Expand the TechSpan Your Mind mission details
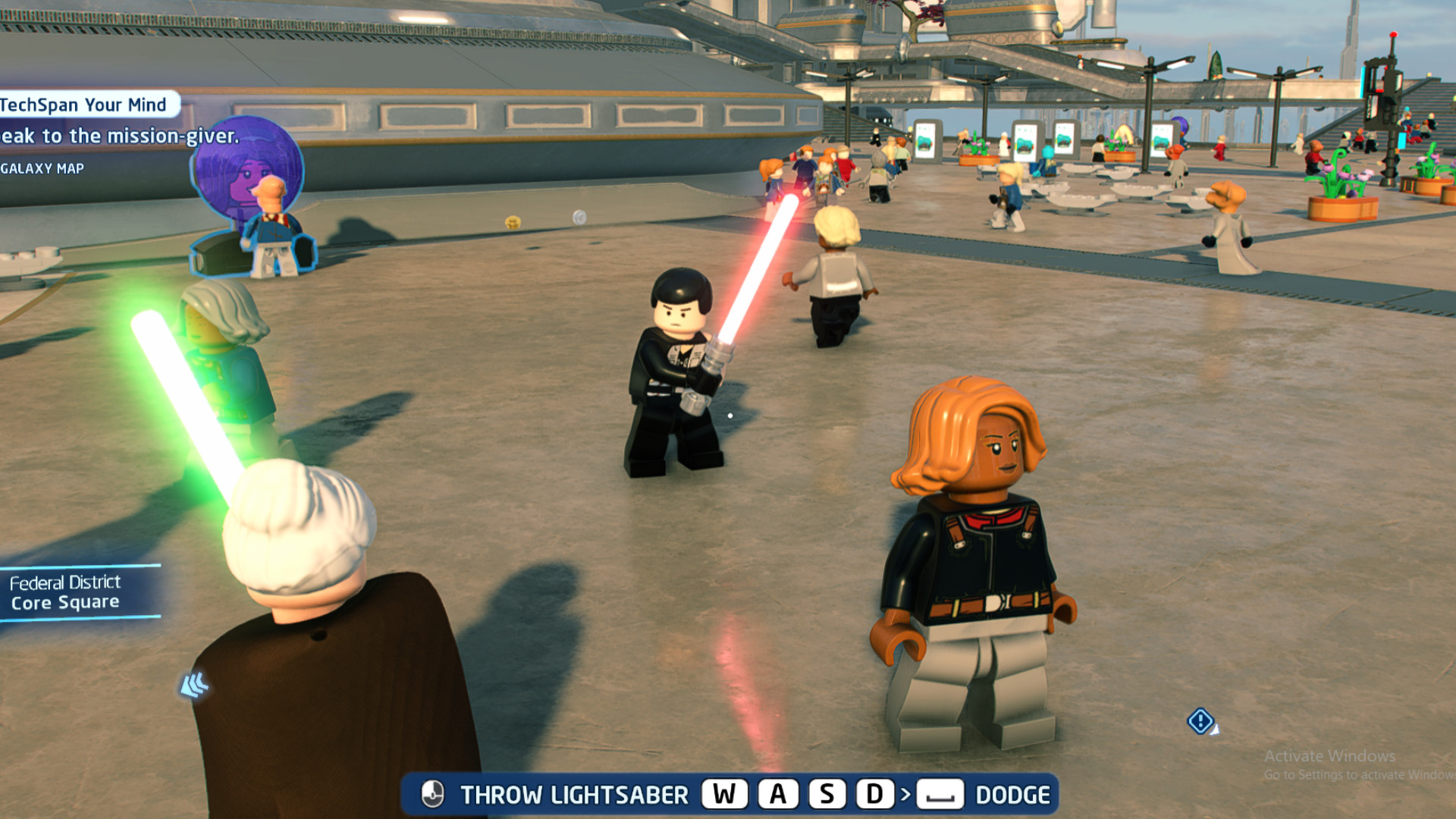The height and width of the screenshot is (819, 1456). click(x=83, y=105)
